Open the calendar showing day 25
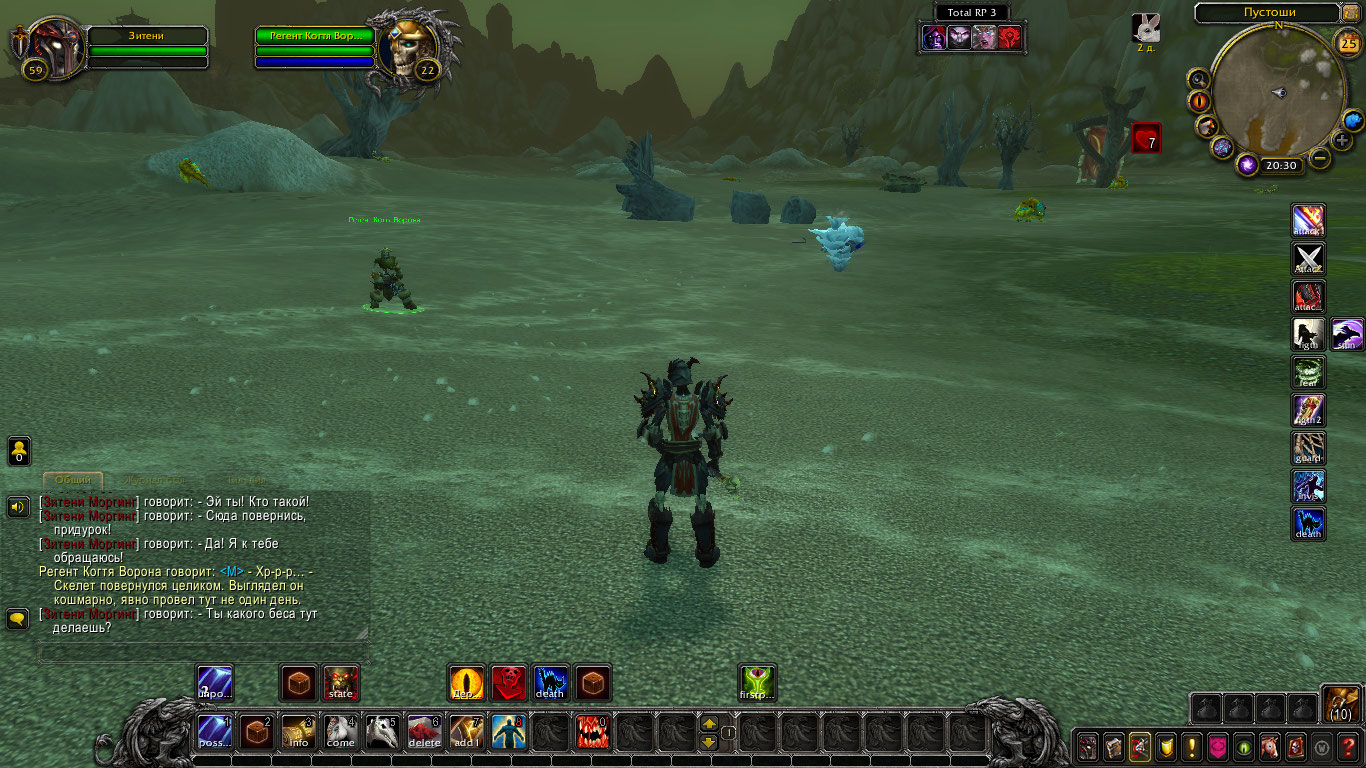 (x=1348, y=42)
